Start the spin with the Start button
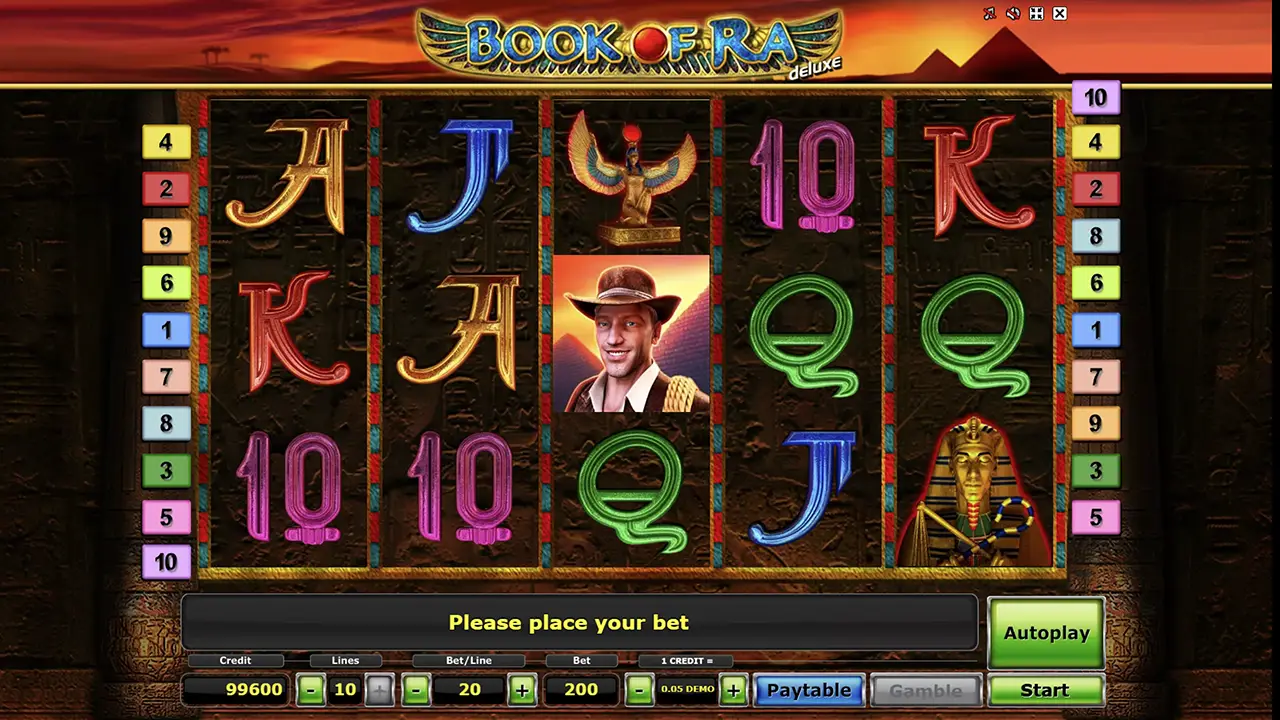This screenshot has width=1280, height=720. [x=1045, y=690]
